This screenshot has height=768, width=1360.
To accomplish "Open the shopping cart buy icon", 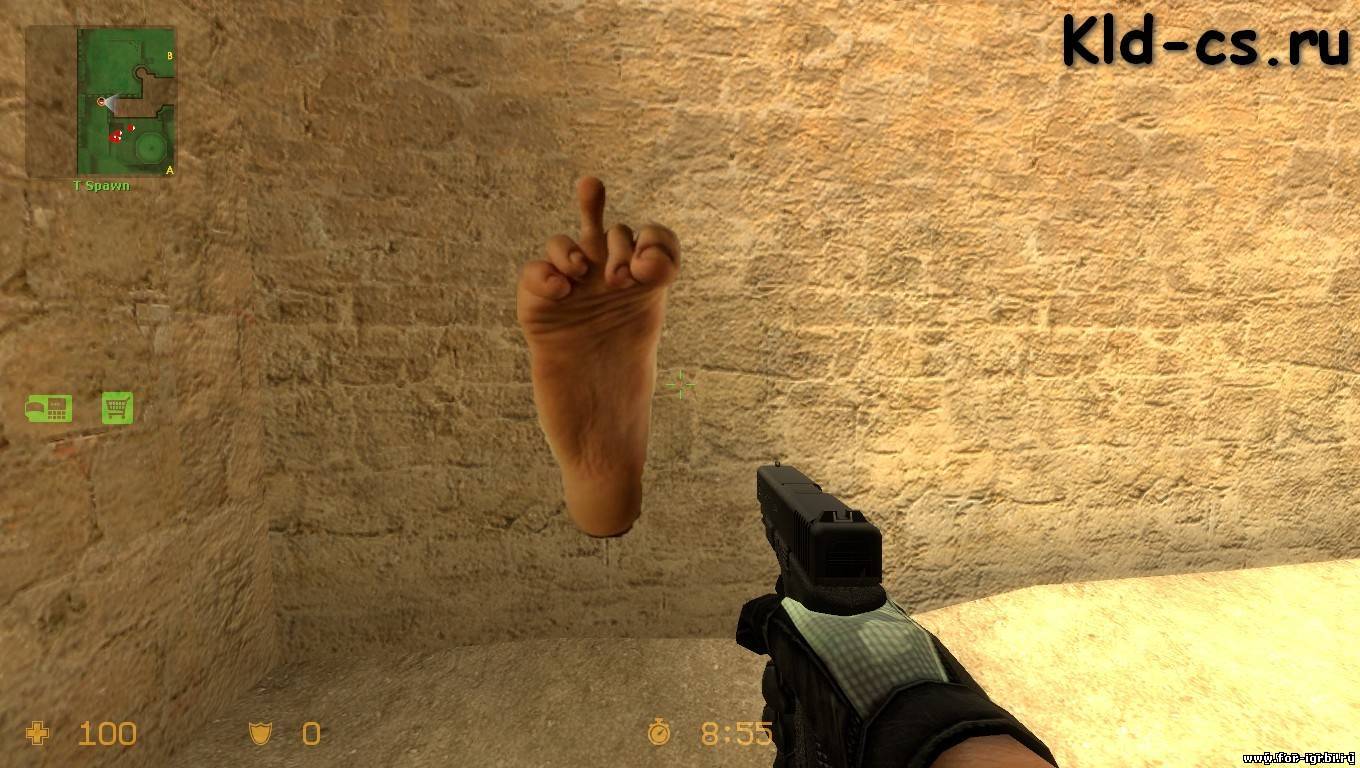I will [x=118, y=408].
